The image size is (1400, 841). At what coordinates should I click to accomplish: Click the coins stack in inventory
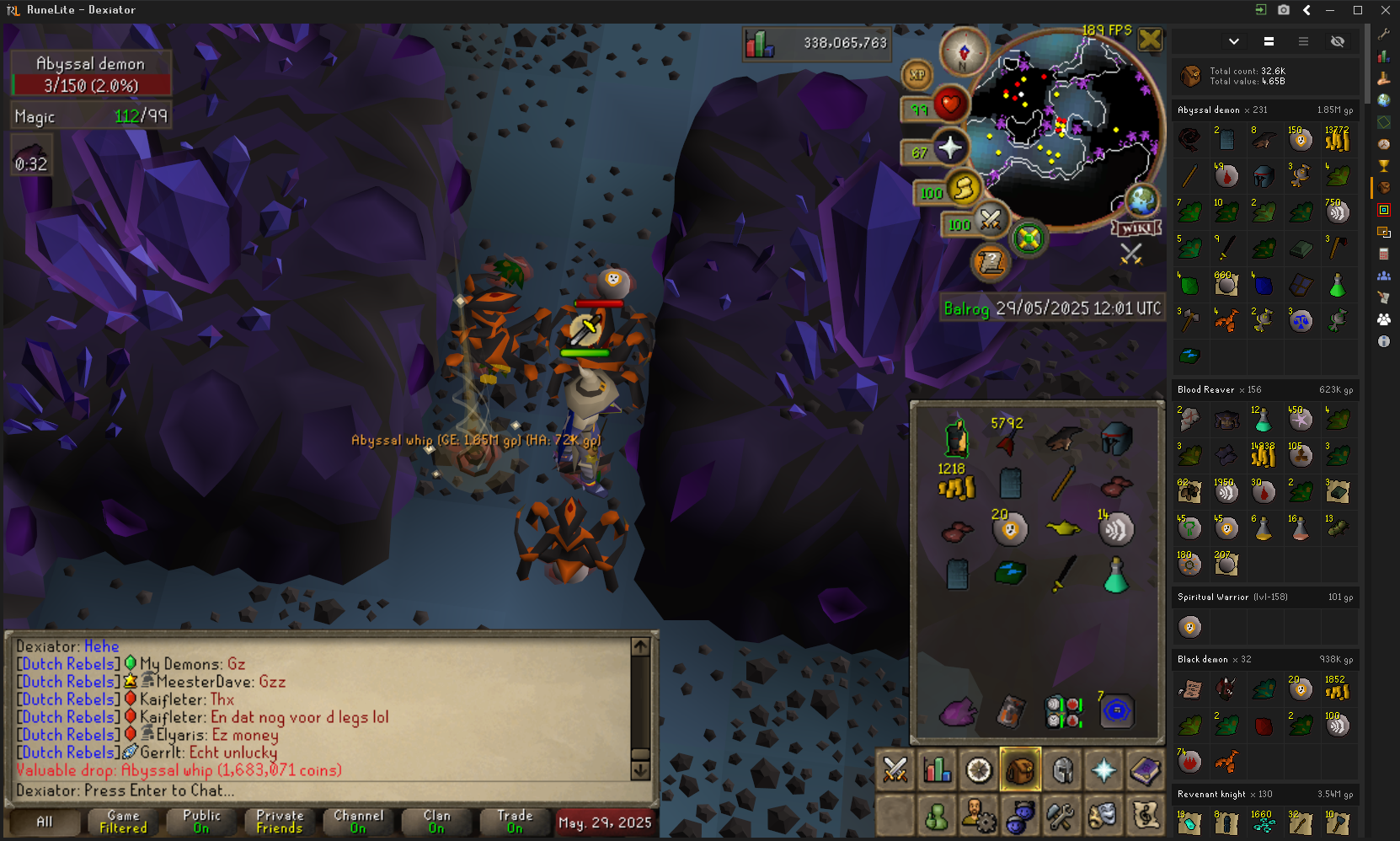click(x=956, y=485)
